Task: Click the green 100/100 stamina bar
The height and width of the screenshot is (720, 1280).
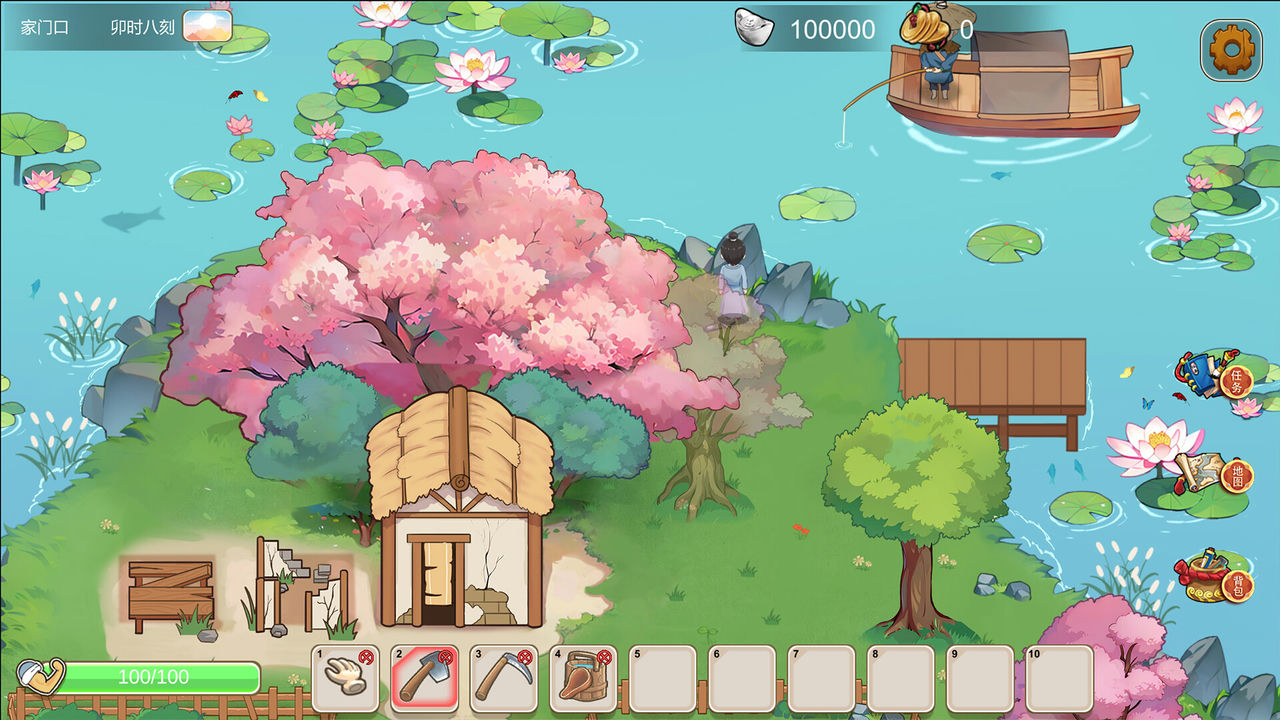Action: 160,677
